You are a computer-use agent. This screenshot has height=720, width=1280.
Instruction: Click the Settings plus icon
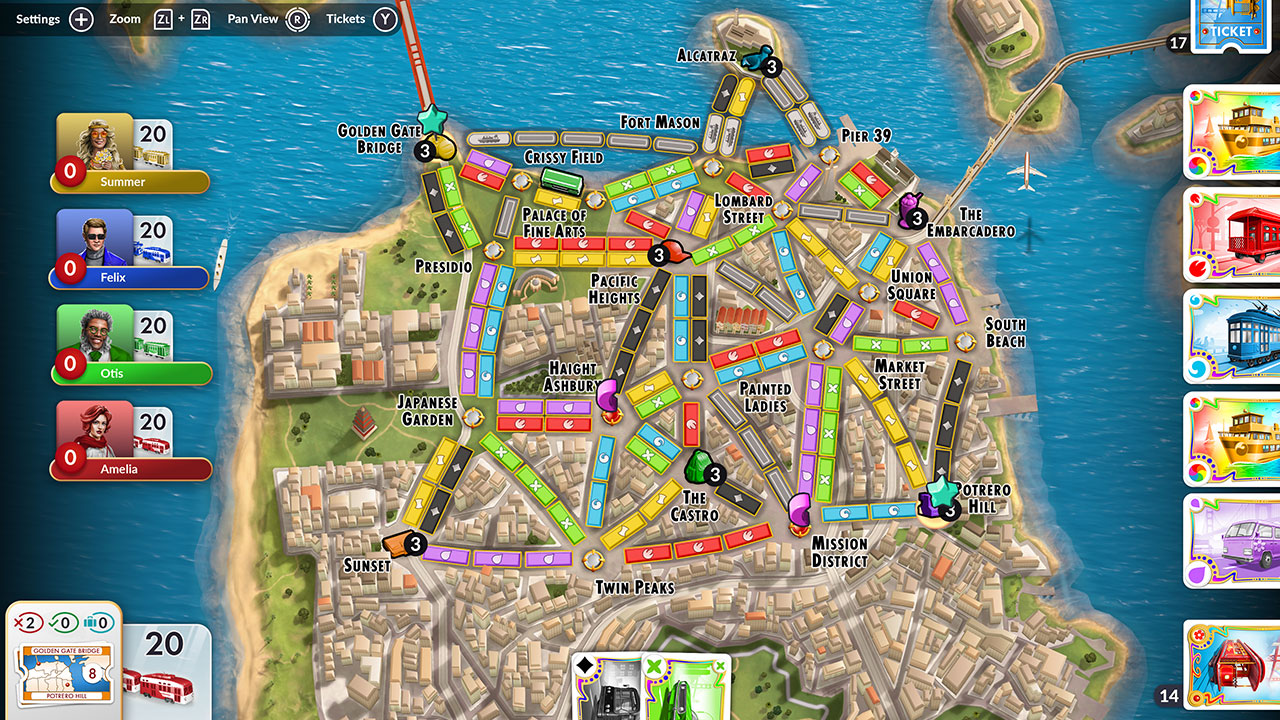click(80, 17)
